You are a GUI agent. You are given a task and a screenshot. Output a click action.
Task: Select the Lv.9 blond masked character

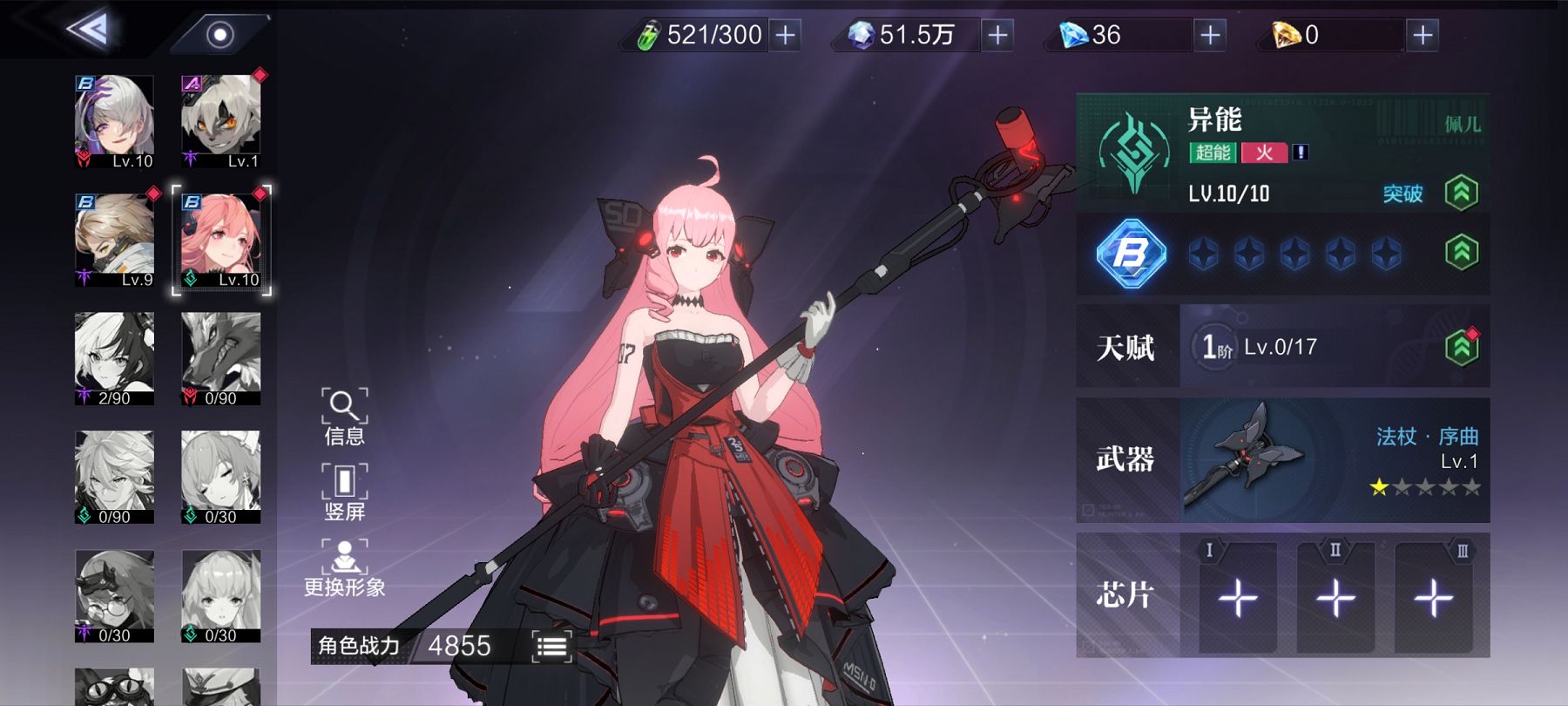pyautogui.click(x=115, y=240)
